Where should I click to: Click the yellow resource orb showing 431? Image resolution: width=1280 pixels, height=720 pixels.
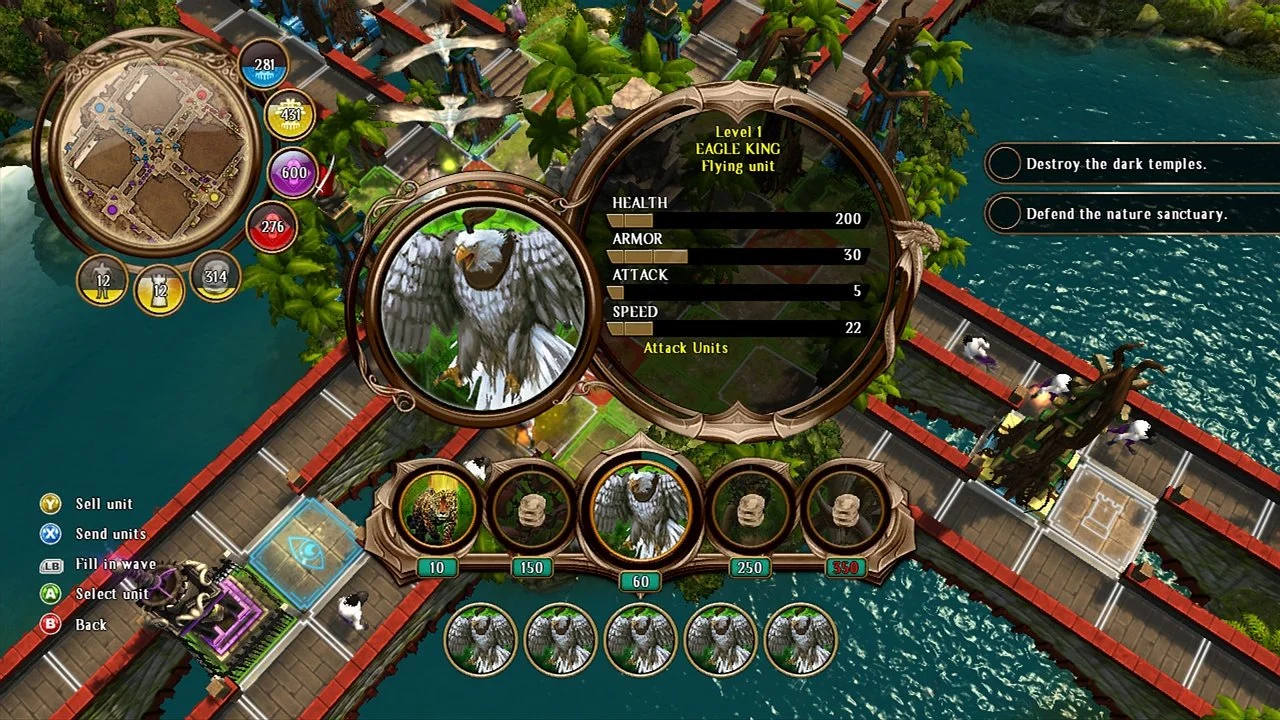click(290, 116)
